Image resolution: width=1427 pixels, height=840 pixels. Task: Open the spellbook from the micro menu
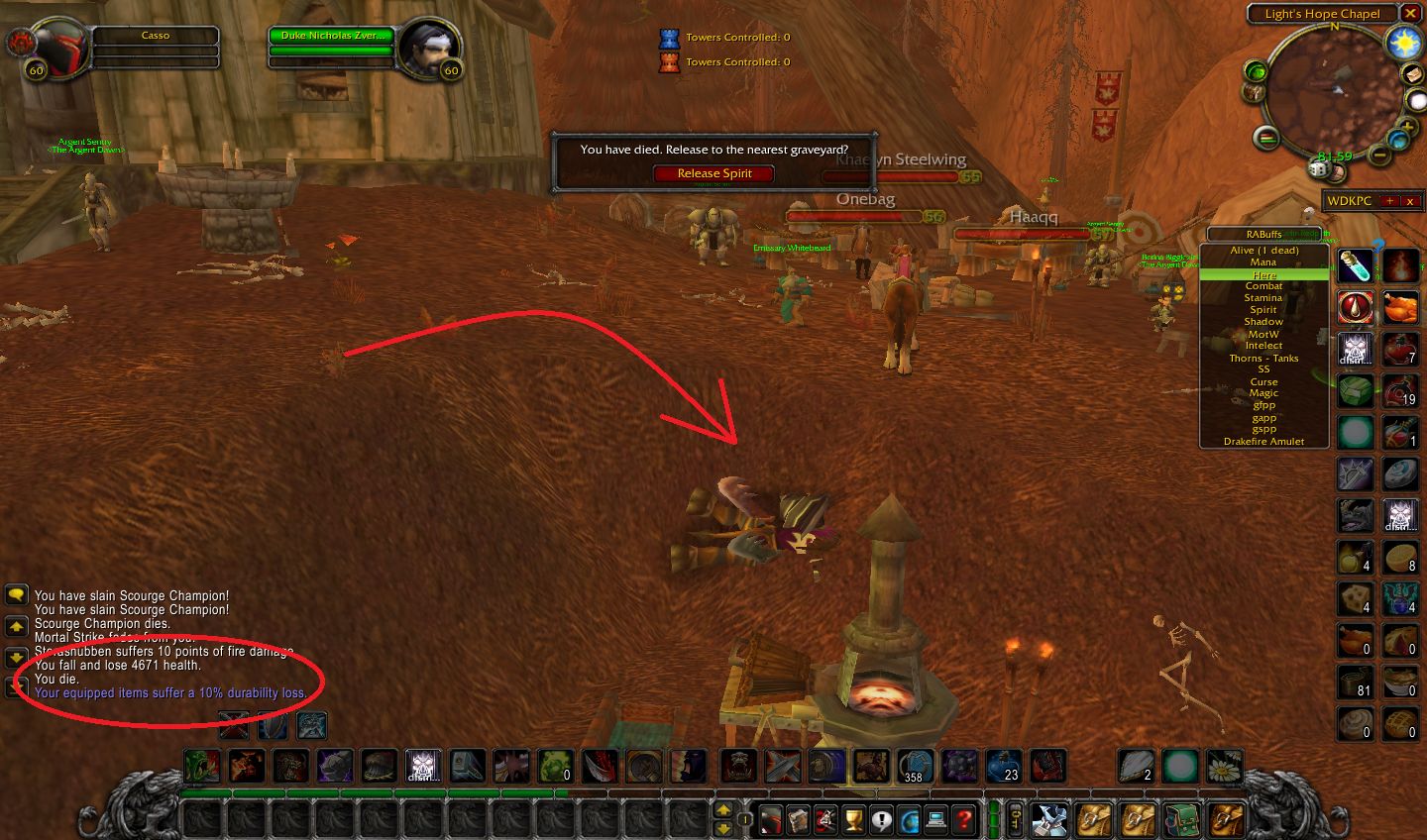pyautogui.click(x=797, y=819)
